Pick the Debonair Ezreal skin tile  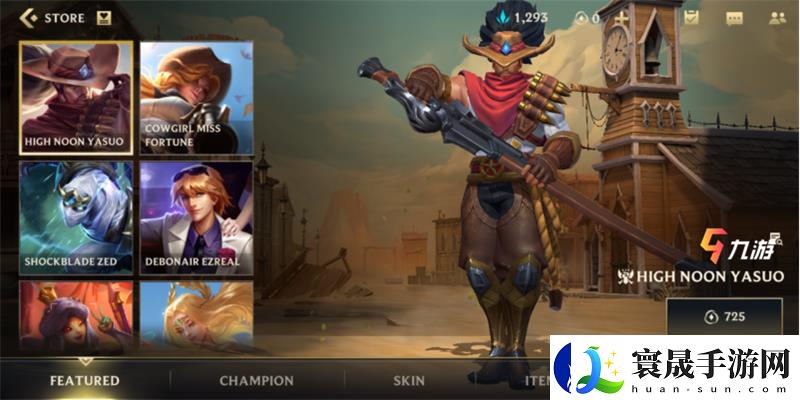click(196, 218)
